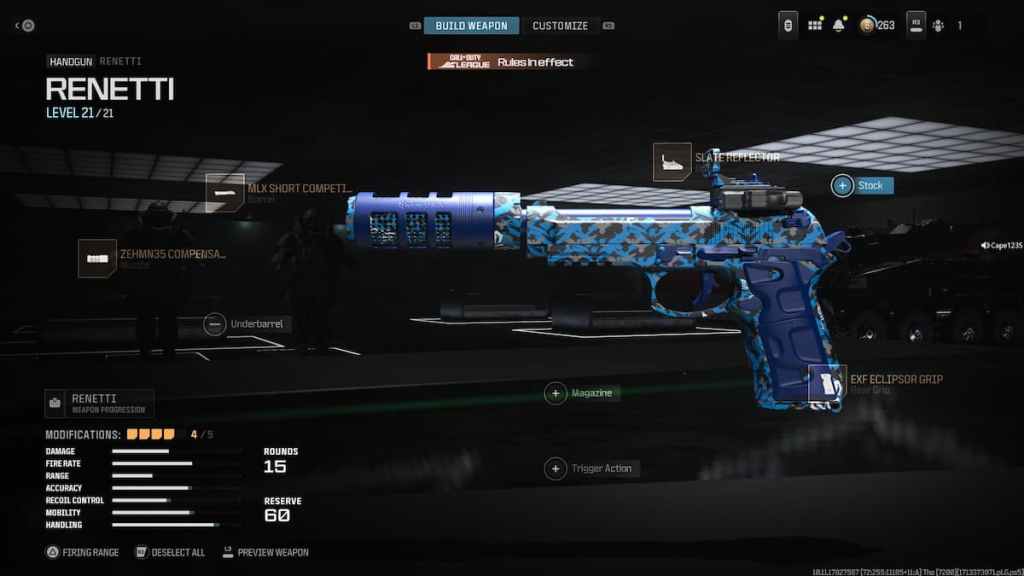
Task: Open the party members icon
Action: tap(937, 25)
